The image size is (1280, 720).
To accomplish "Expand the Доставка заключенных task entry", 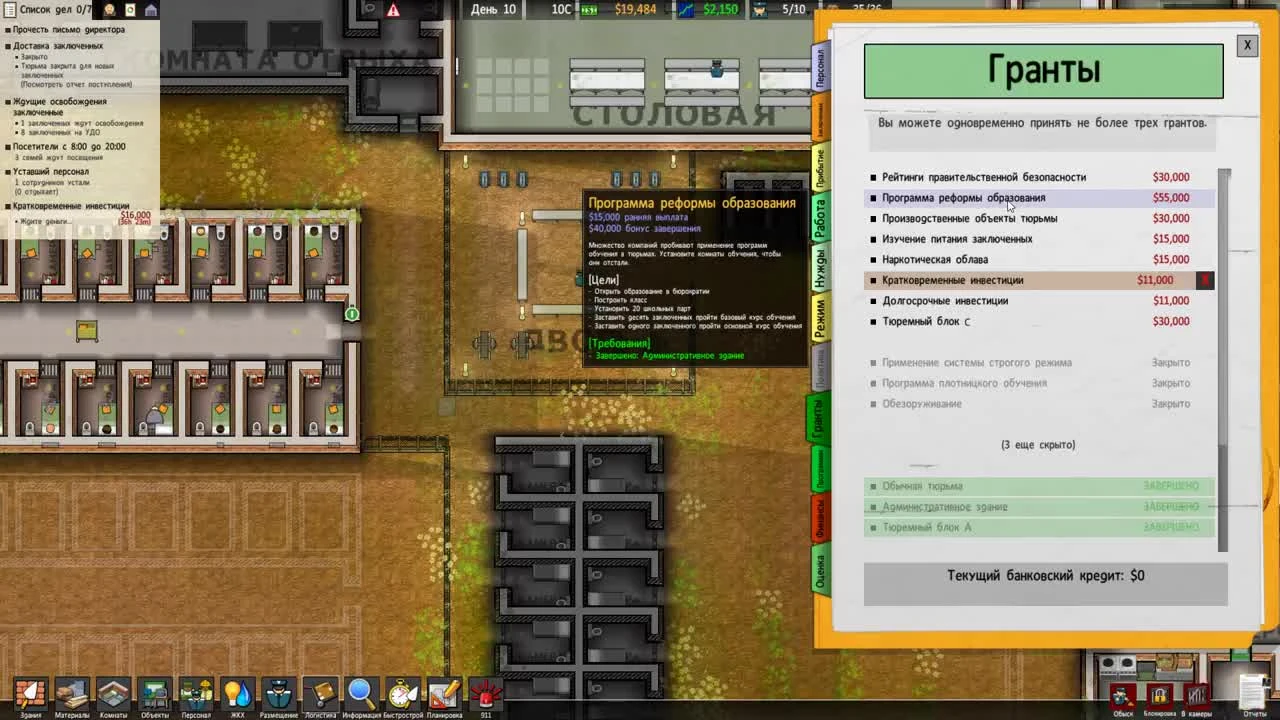I will [6, 44].
